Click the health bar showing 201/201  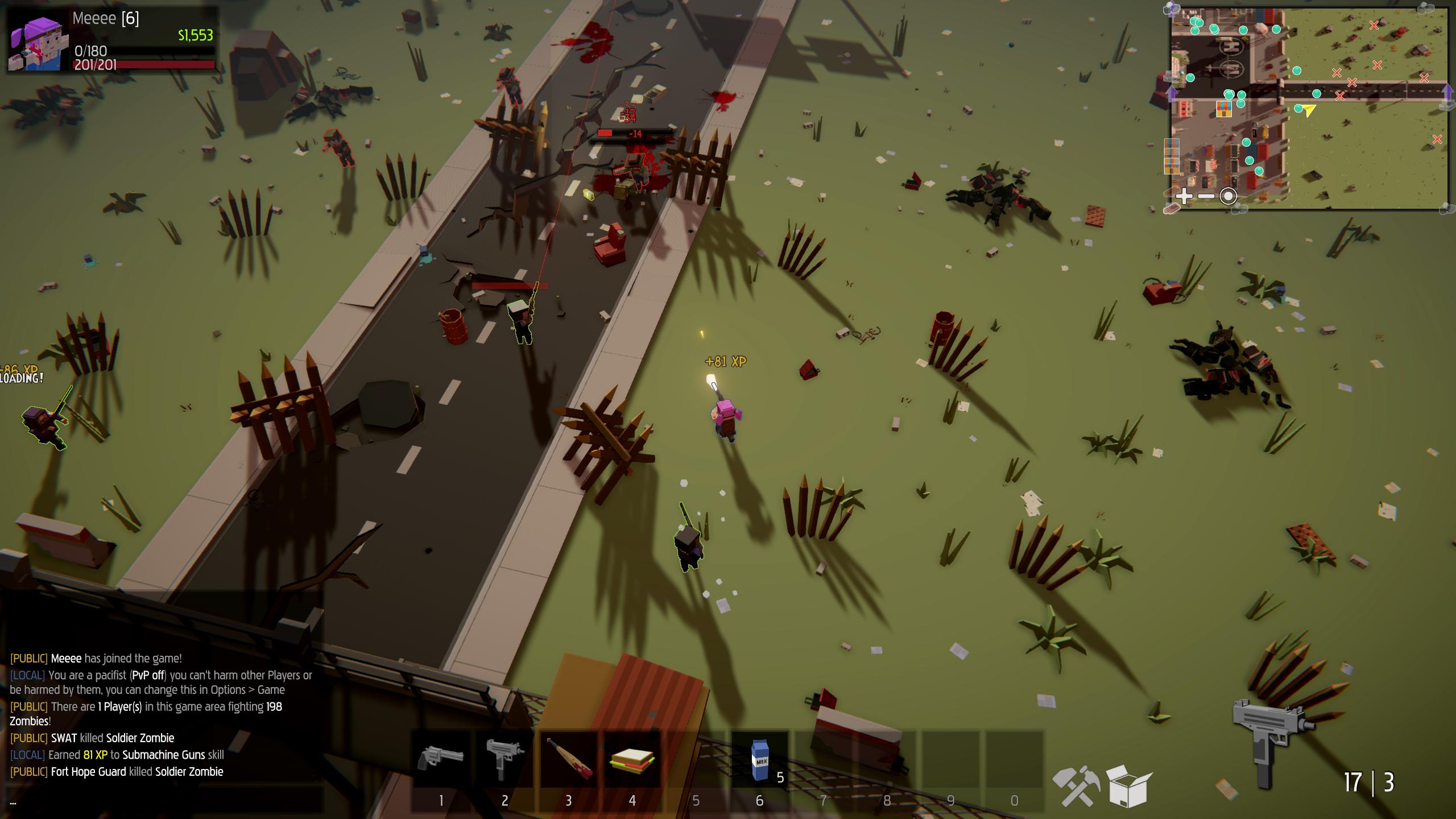point(142,67)
